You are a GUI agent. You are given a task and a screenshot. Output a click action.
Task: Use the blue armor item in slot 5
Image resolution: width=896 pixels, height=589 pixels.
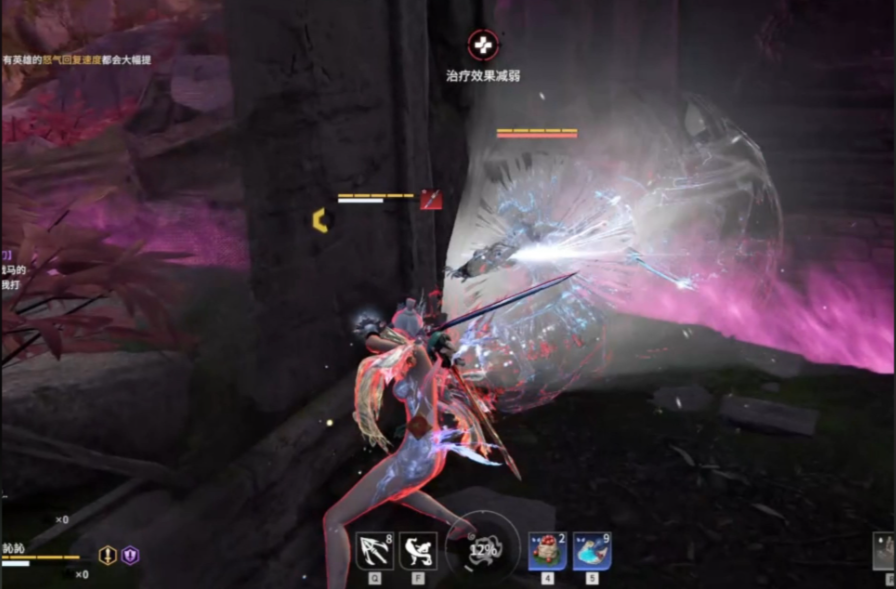[x=592, y=551]
